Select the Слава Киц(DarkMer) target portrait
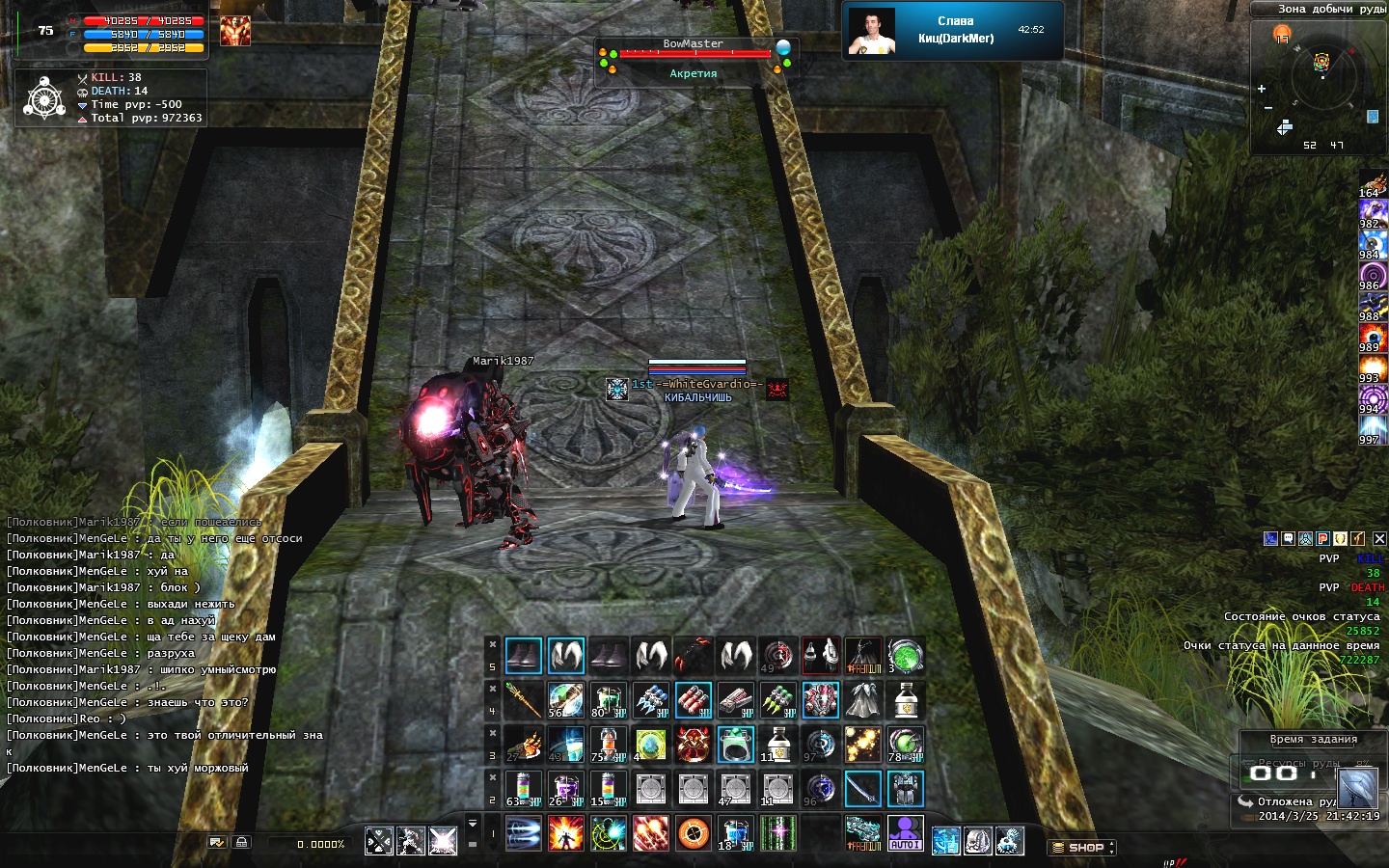The image size is (1389, 868). coord(872,31)
